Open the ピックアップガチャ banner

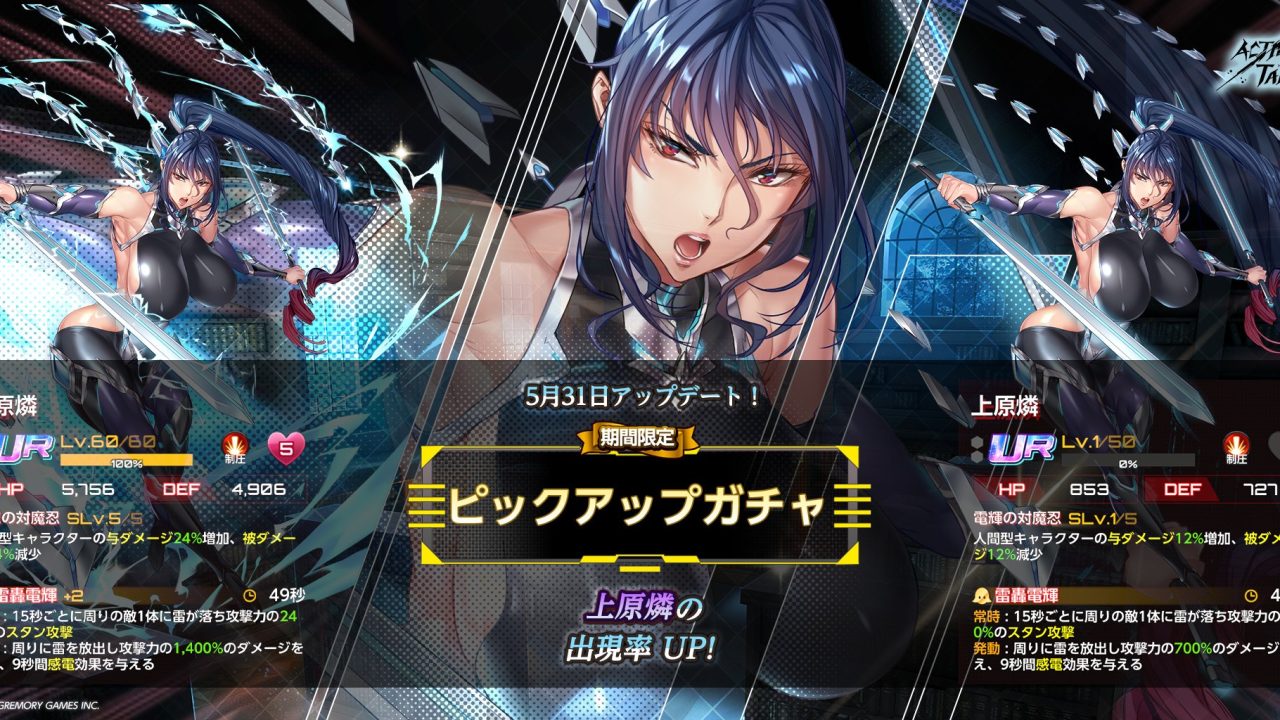pyautogui.click(x=639, y=506)
